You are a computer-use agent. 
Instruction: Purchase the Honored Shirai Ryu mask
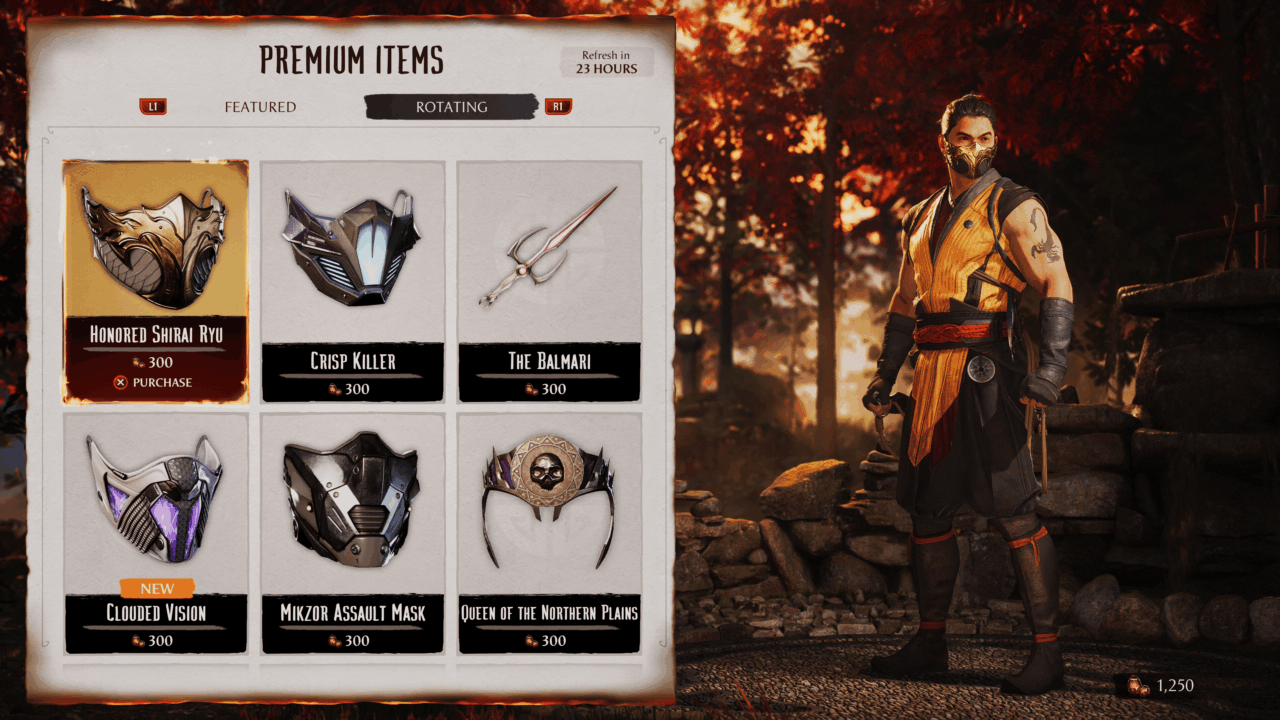point(156,382)
